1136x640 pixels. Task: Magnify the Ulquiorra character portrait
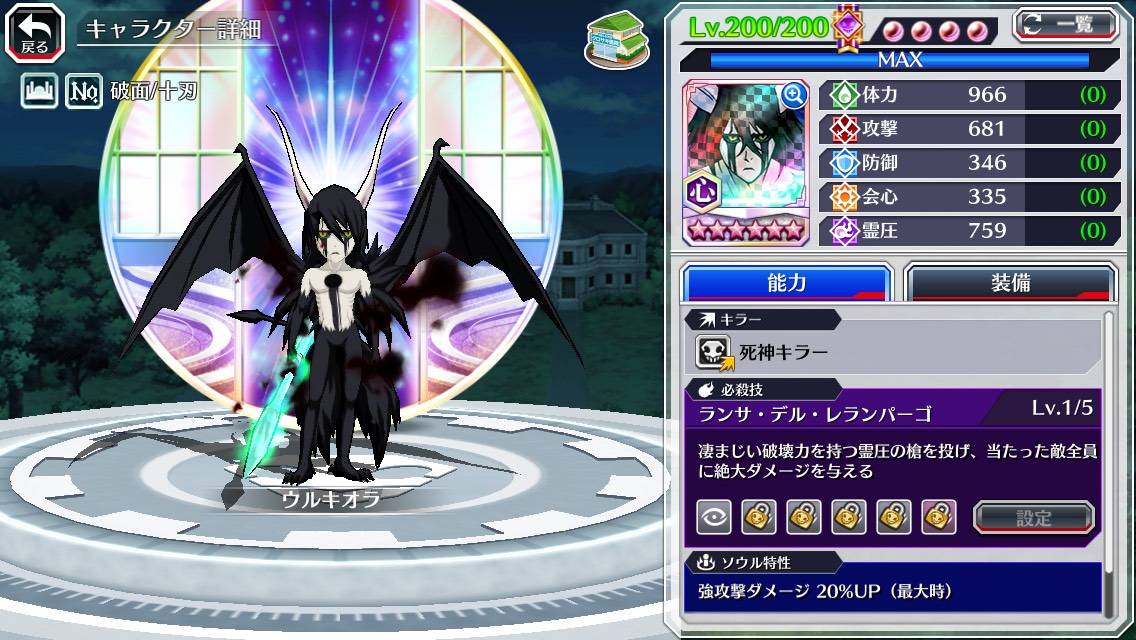coord(794,95)
